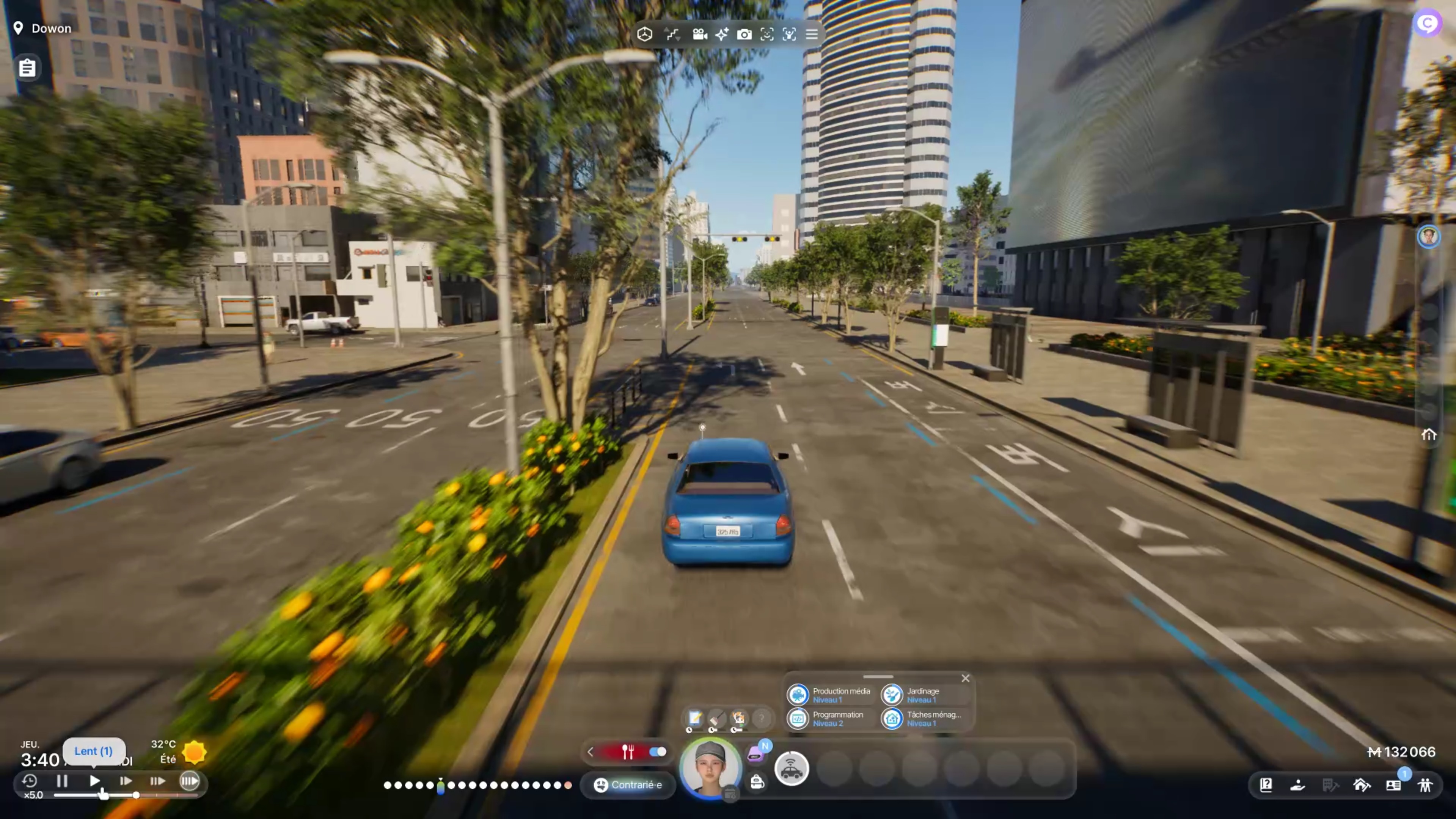Open the video camera recording tool
Image resolution: width=1456 pixels, height=819 pixels.
pyautogui.click(x=700, y=35)
